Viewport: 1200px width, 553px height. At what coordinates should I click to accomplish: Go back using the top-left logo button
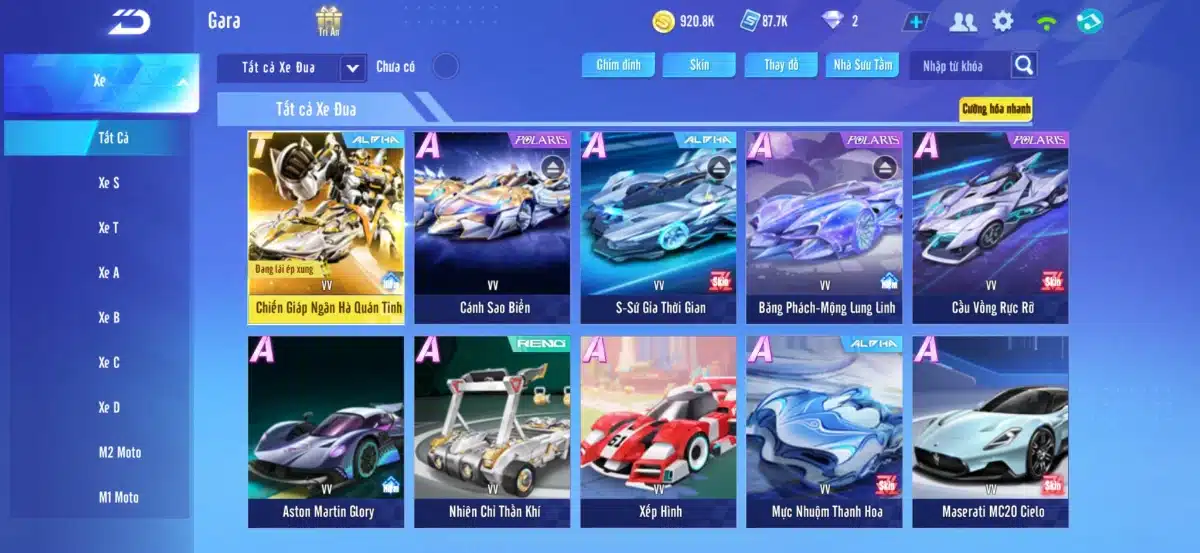[129, 21]
